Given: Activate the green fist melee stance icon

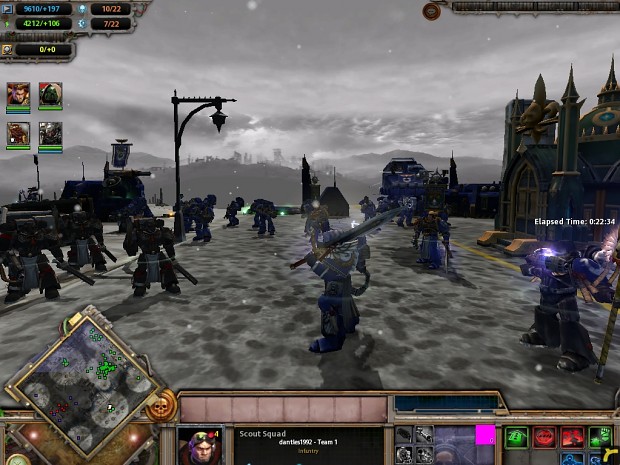Looking at the screenshot, I should coord(600,436).
